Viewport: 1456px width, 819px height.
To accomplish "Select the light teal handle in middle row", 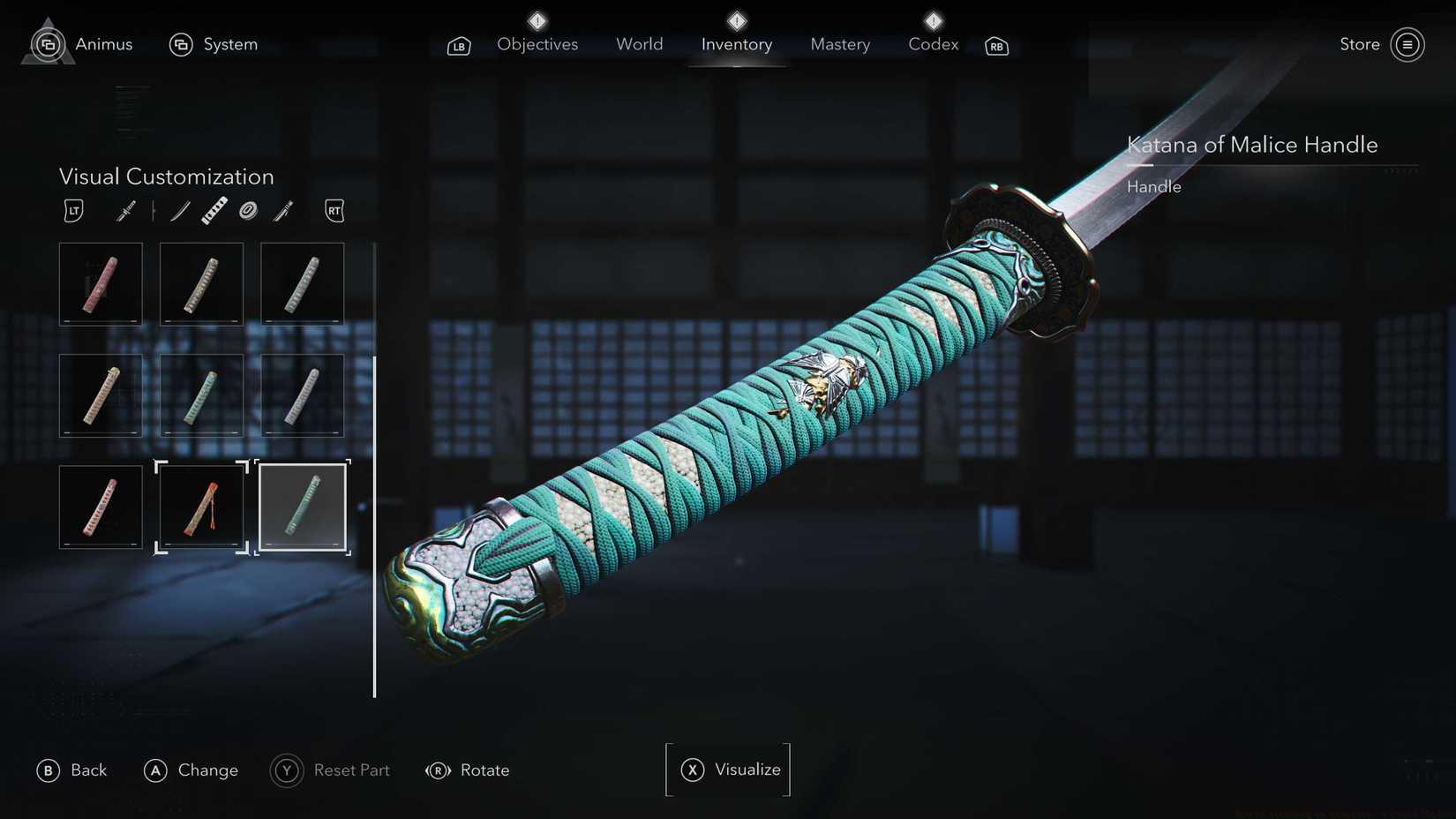I will [x=201, y=395].
